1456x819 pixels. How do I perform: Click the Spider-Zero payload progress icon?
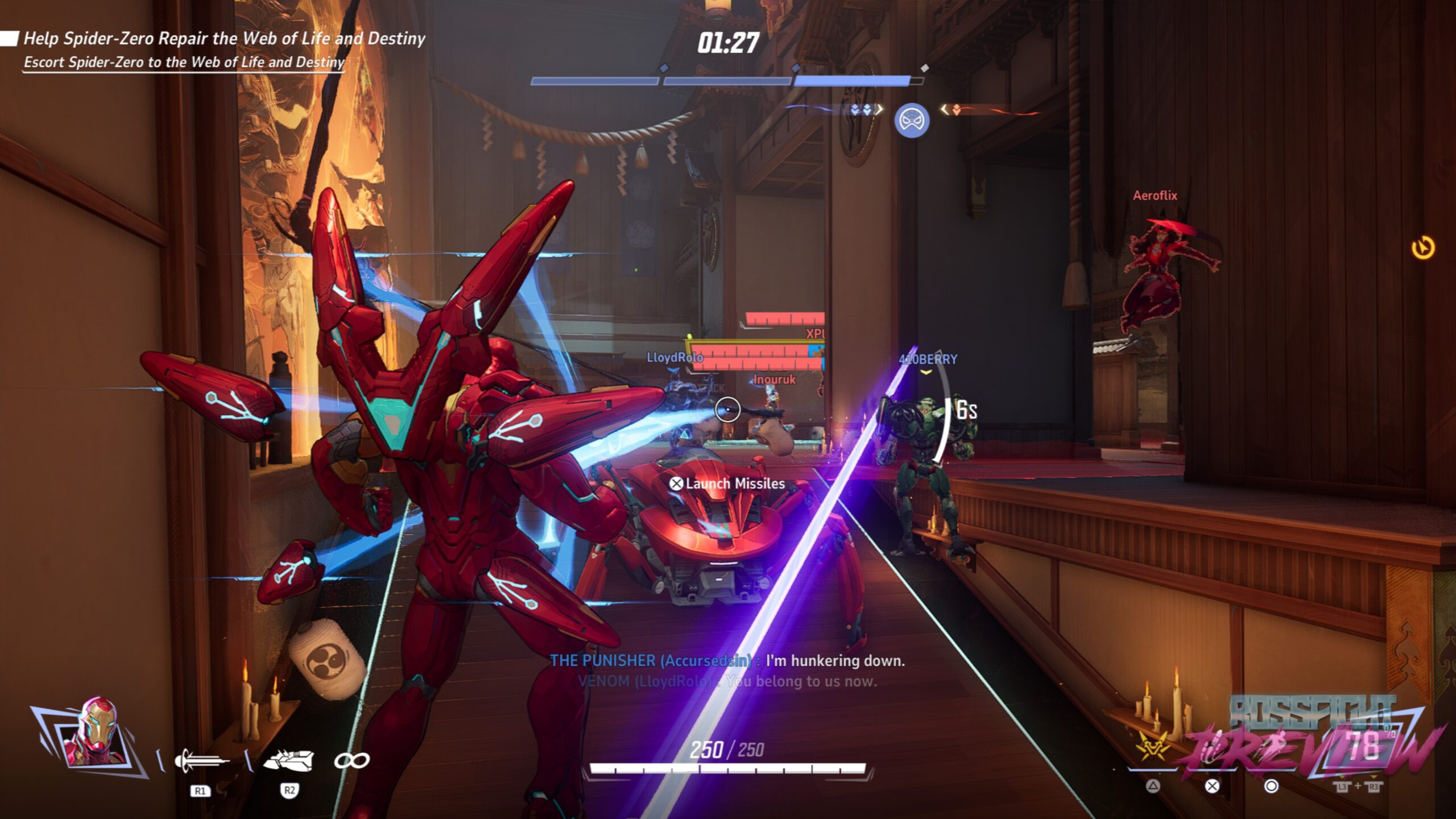pyautogui.click(x=912, y=121)
